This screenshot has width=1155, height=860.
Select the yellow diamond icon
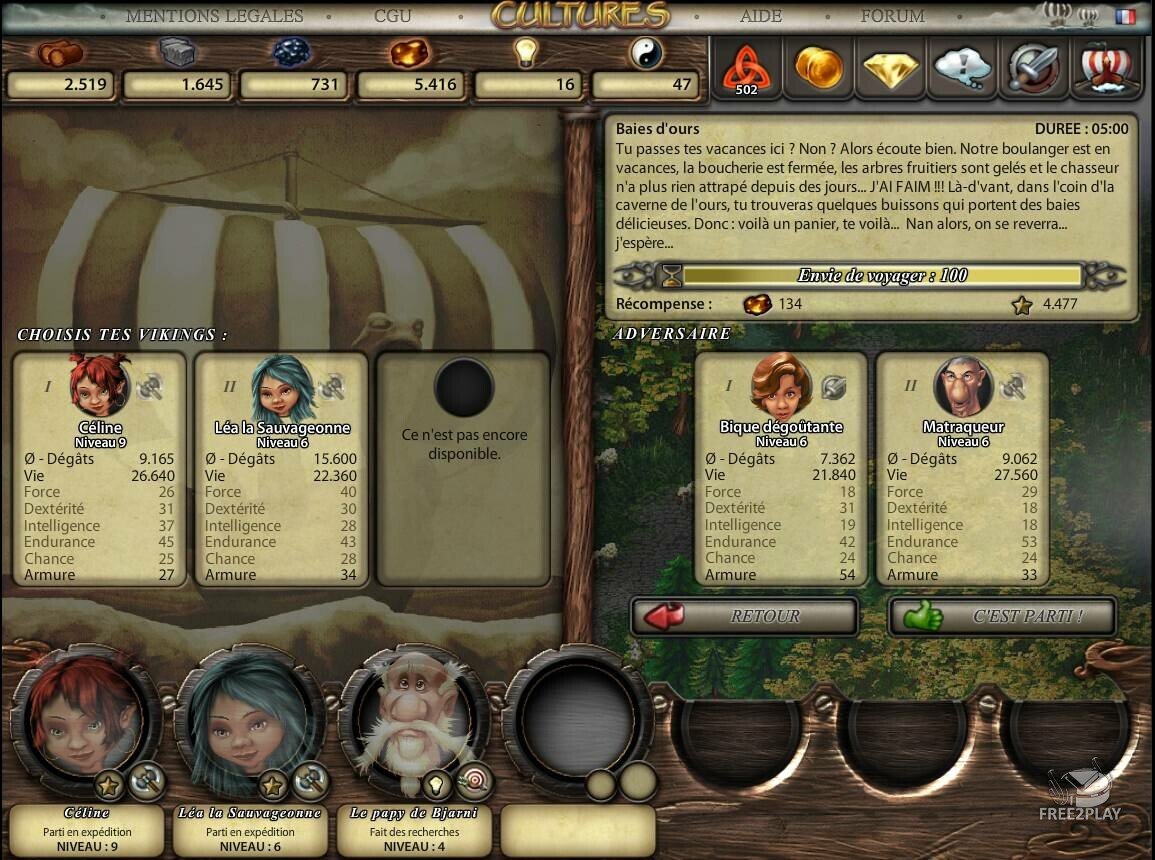pyautogui.click(x=890, y=68)
